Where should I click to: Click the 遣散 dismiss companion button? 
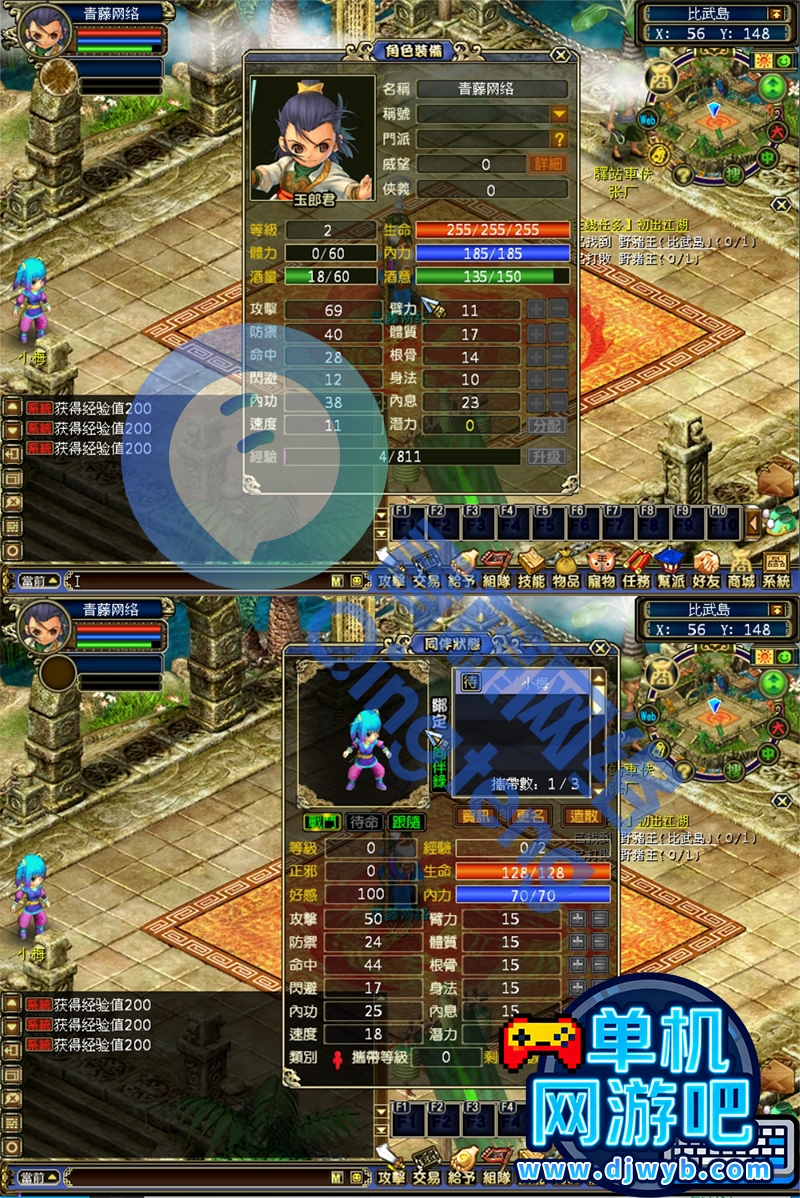click(582, 817)
